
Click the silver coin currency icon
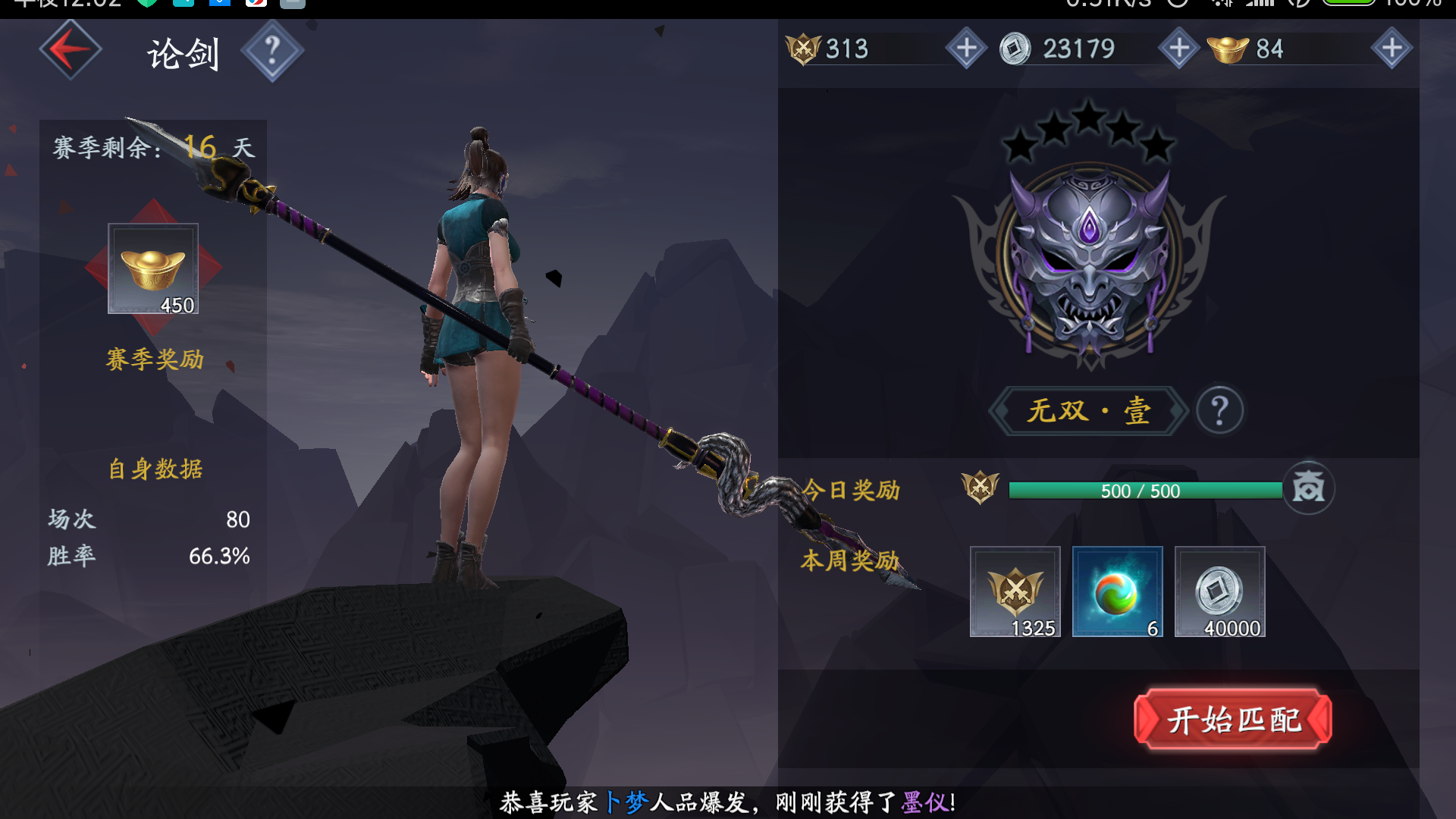(1017, 48)
